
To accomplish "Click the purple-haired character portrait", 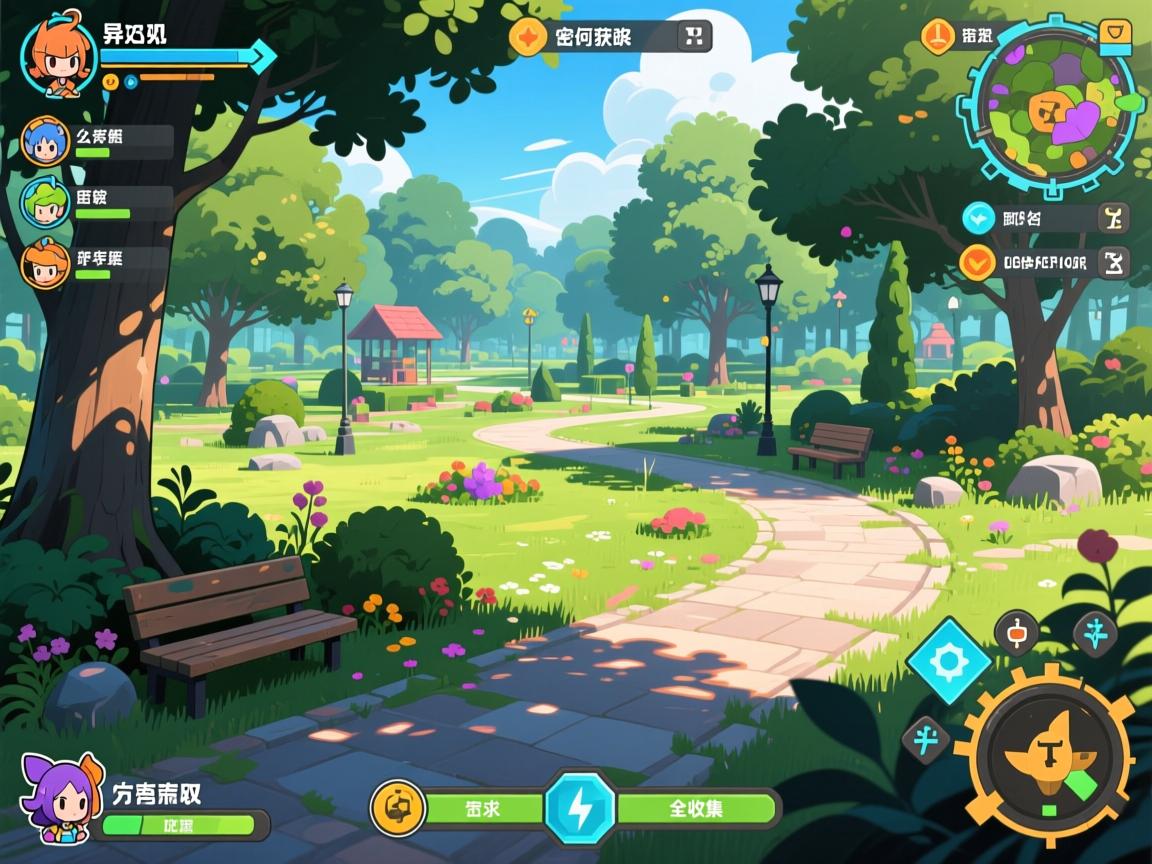I will pyautogui.click(x=62, y=798).
